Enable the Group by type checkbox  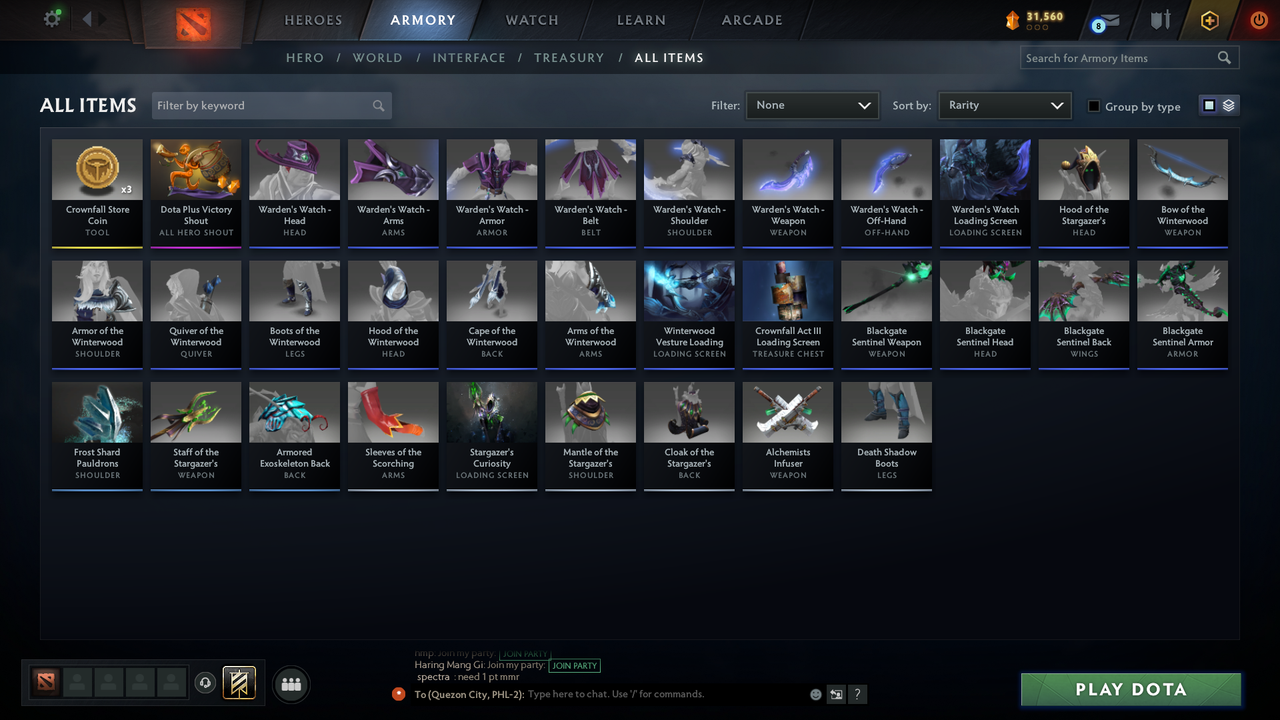[x=1095, y=106]
